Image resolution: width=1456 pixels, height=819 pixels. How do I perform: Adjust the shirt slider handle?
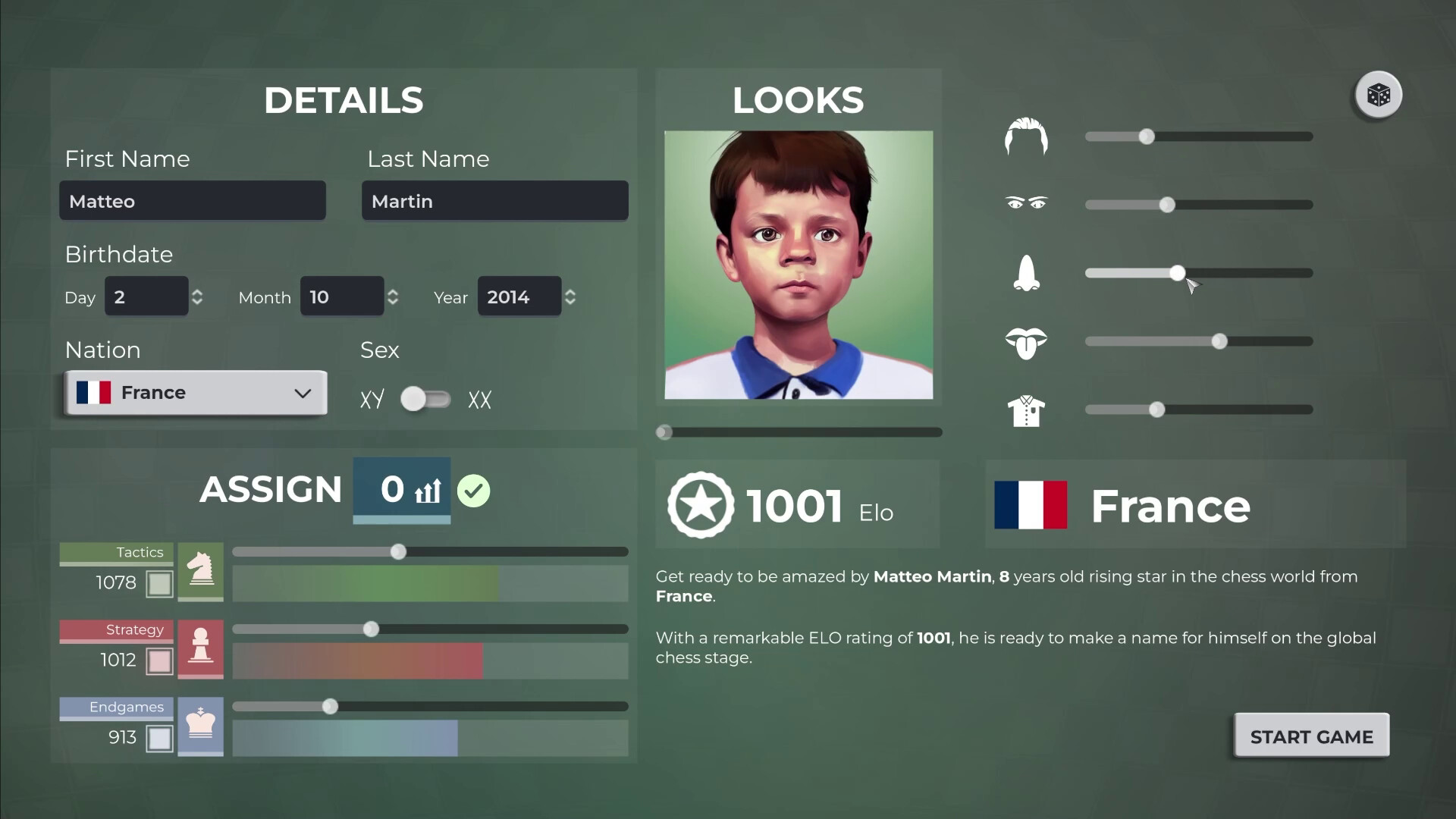[1156, 409]
